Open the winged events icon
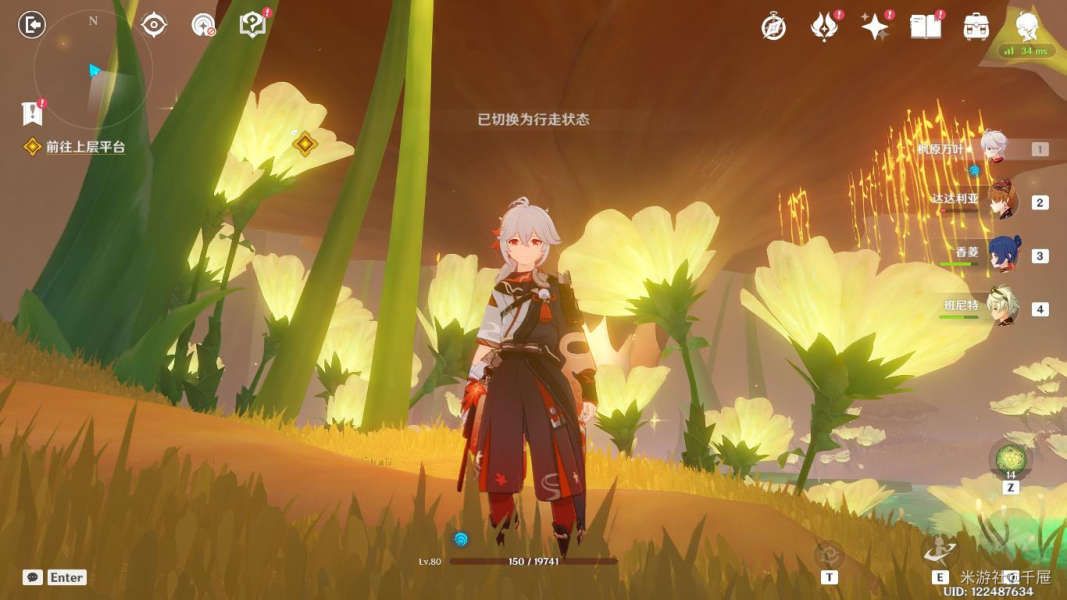Viewport: 1067px width, 600px height. point(823,27)
